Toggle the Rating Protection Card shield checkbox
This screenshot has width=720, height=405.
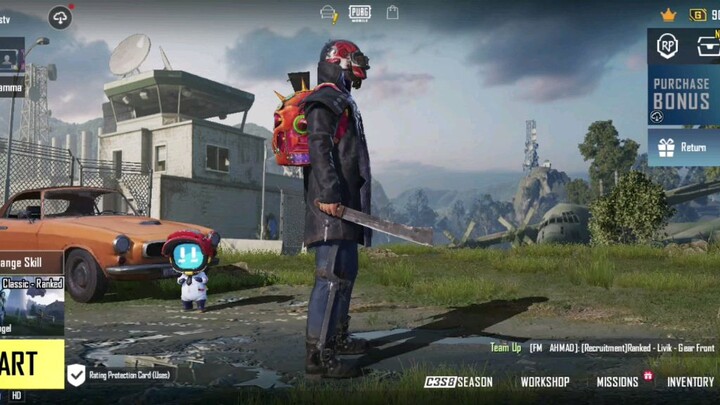(x=76, y=375)
